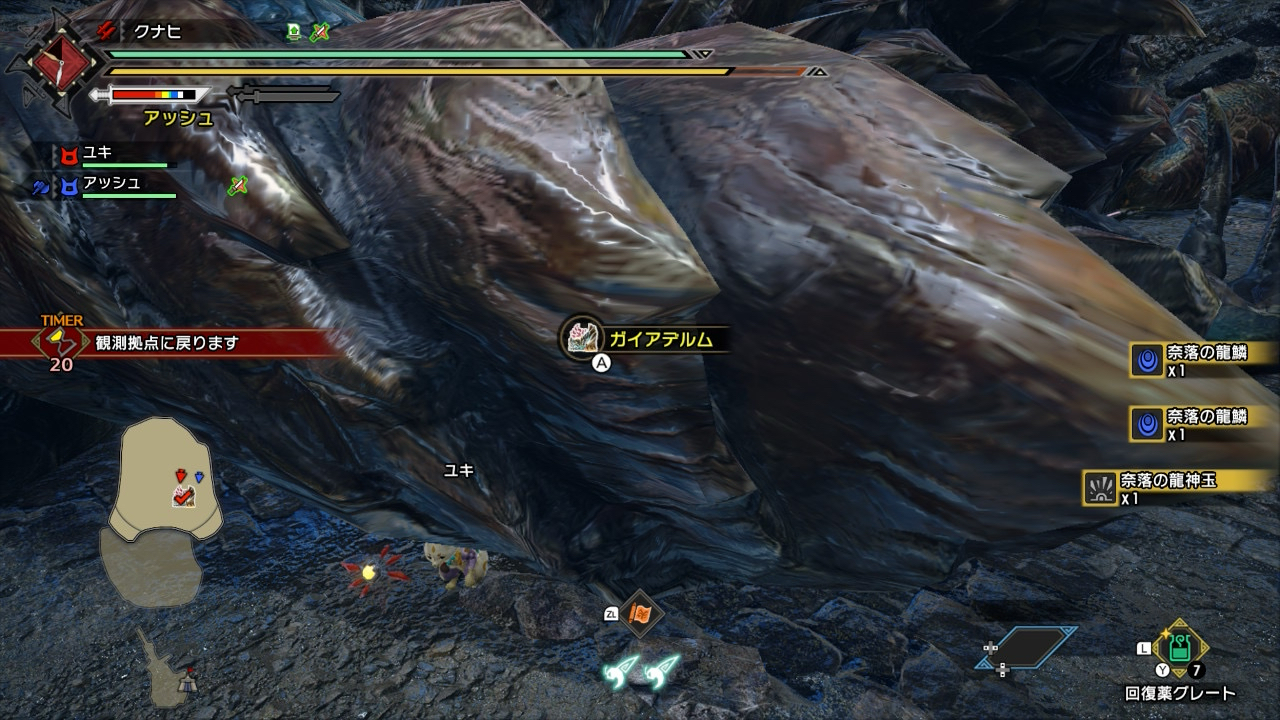Click the orange flag signal icon
The image size is (1280, 720).
[639, 614]
